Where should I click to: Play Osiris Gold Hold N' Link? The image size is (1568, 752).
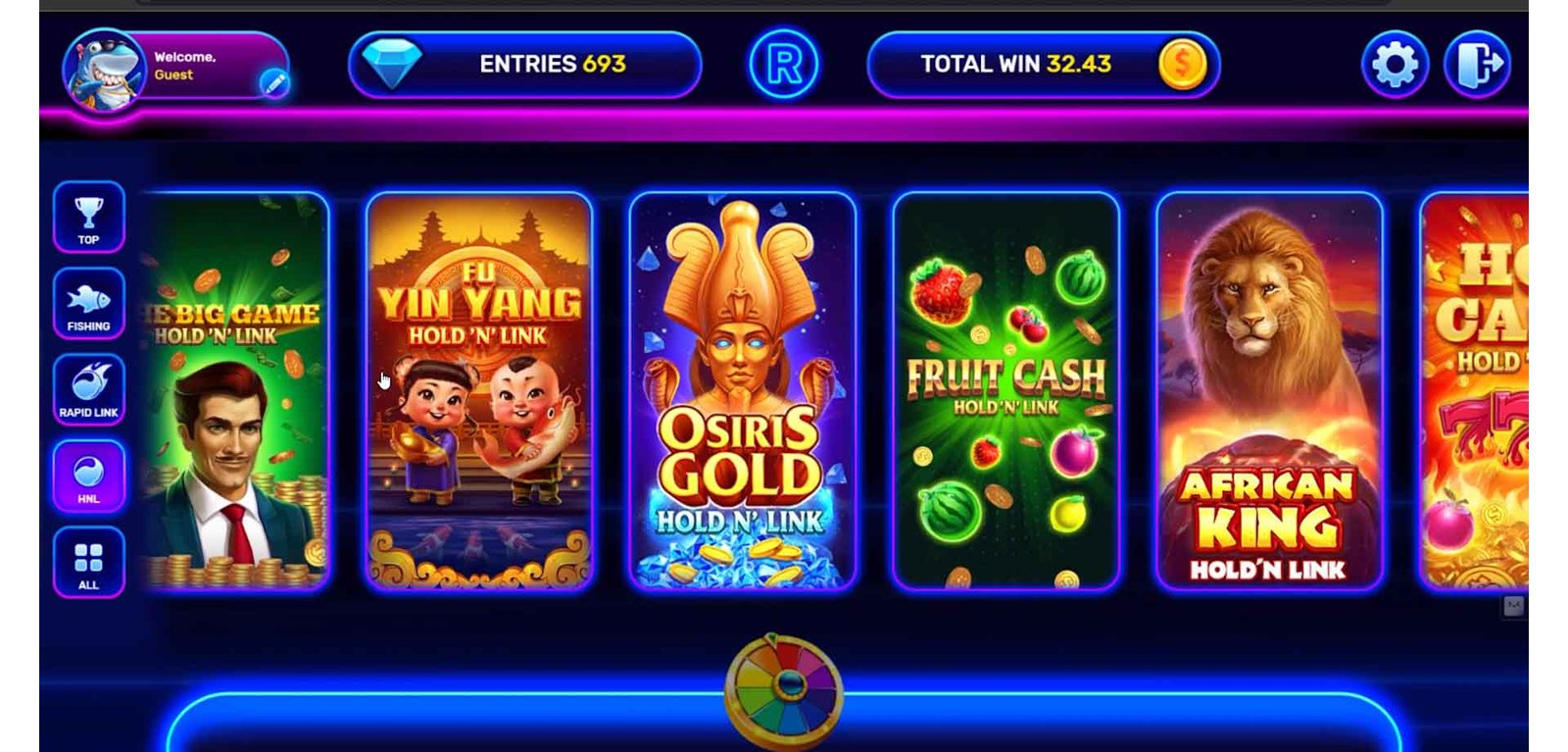(742, 392)
